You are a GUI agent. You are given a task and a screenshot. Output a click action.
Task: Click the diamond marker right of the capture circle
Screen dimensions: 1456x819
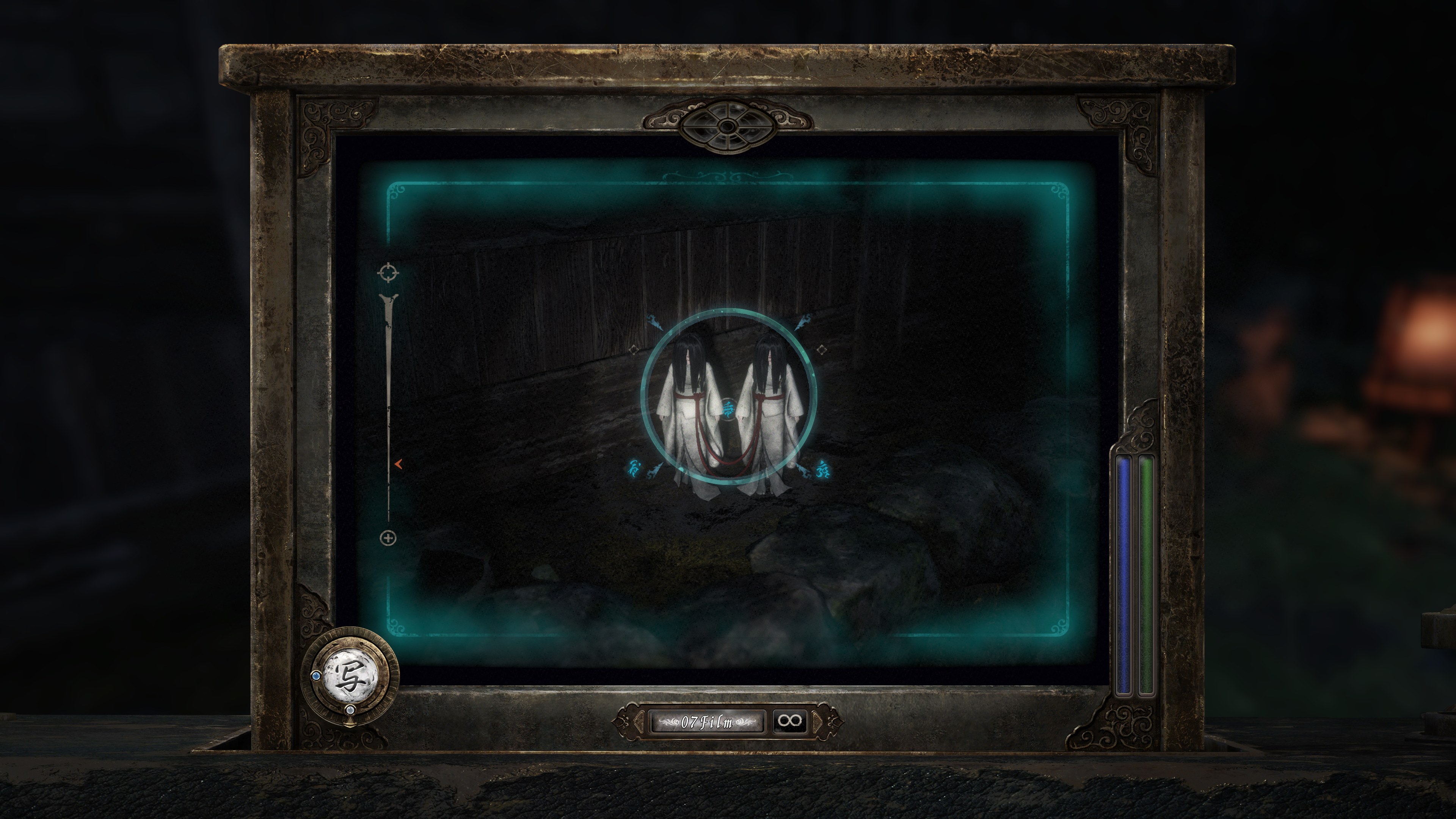click(822, 349)
